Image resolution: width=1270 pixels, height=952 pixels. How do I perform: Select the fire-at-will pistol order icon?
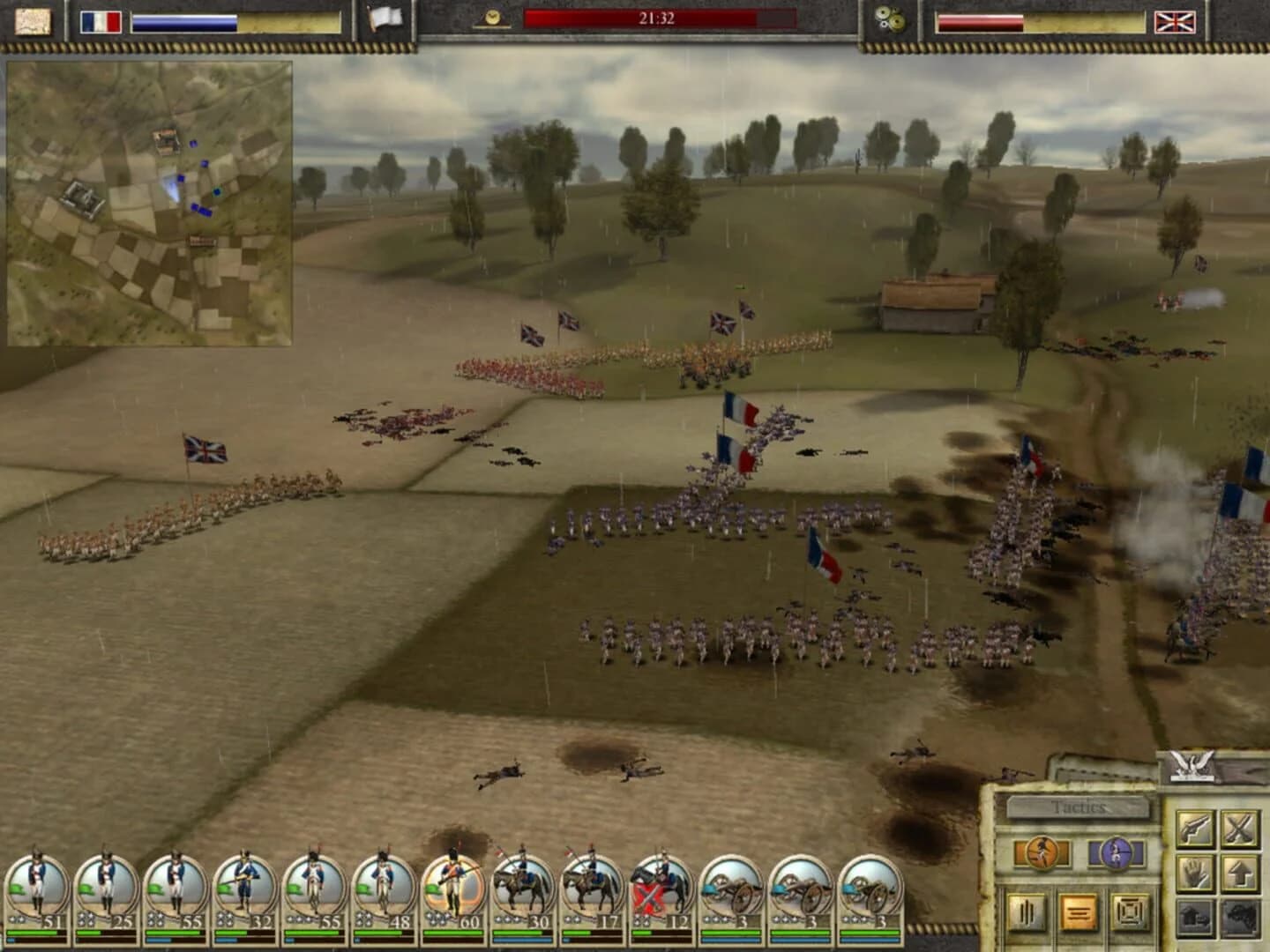point(1195,828)
